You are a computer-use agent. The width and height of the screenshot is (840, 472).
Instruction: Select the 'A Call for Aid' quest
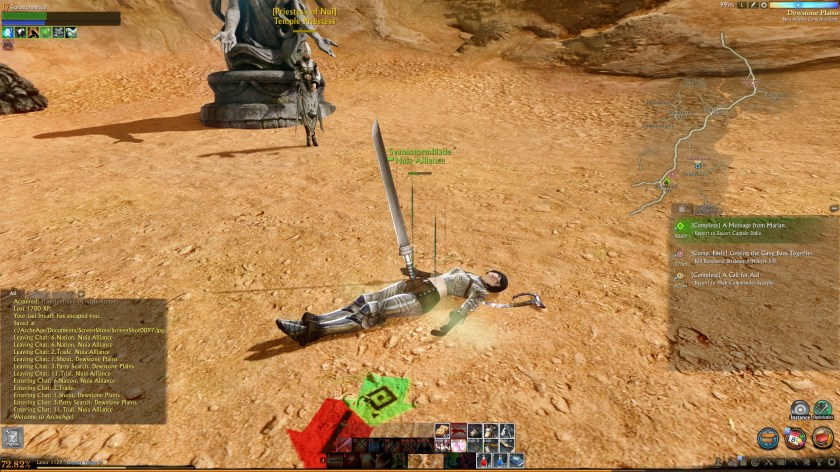click(730, 274)
